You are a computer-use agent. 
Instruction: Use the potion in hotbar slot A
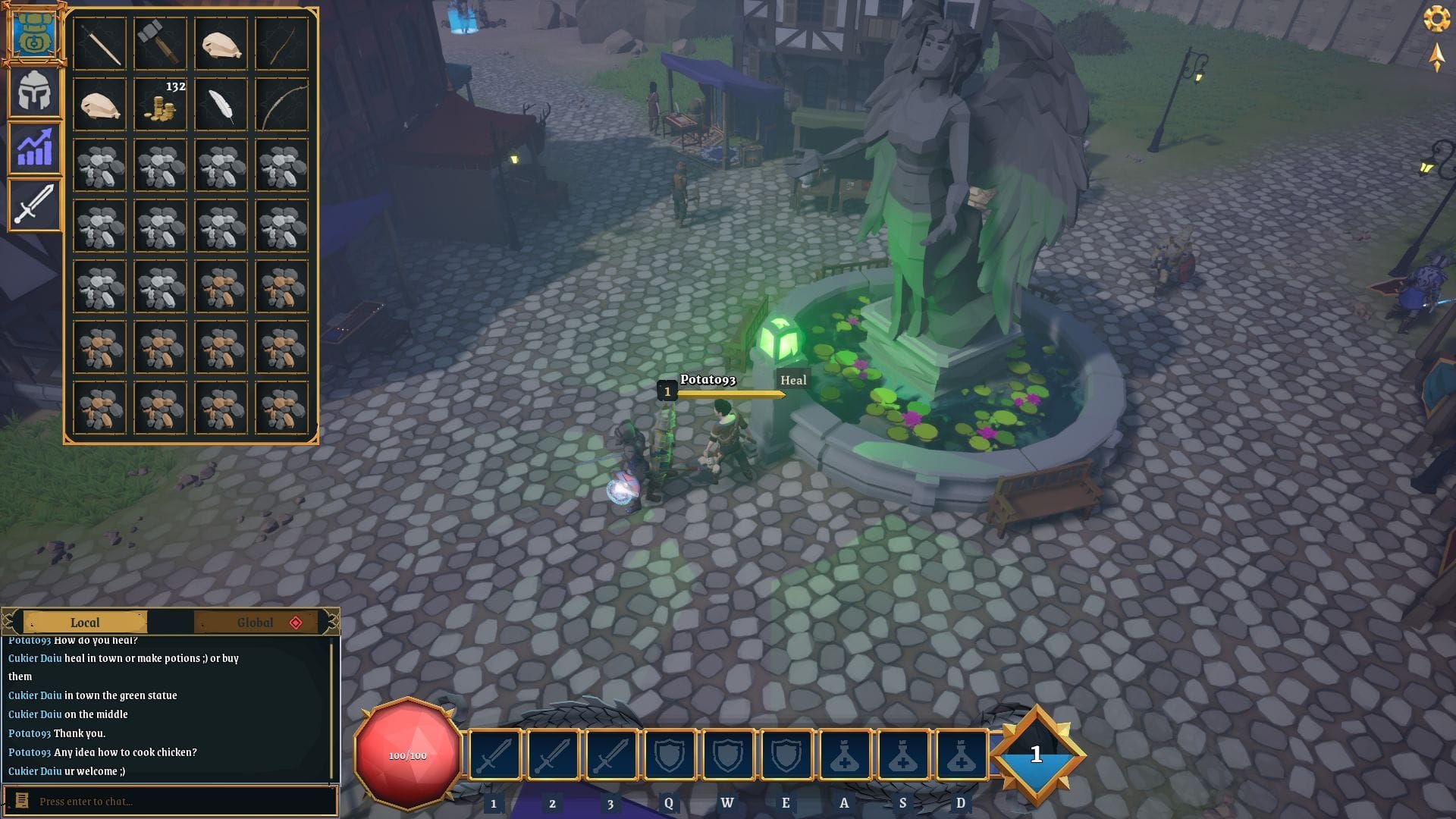[844, 755]
